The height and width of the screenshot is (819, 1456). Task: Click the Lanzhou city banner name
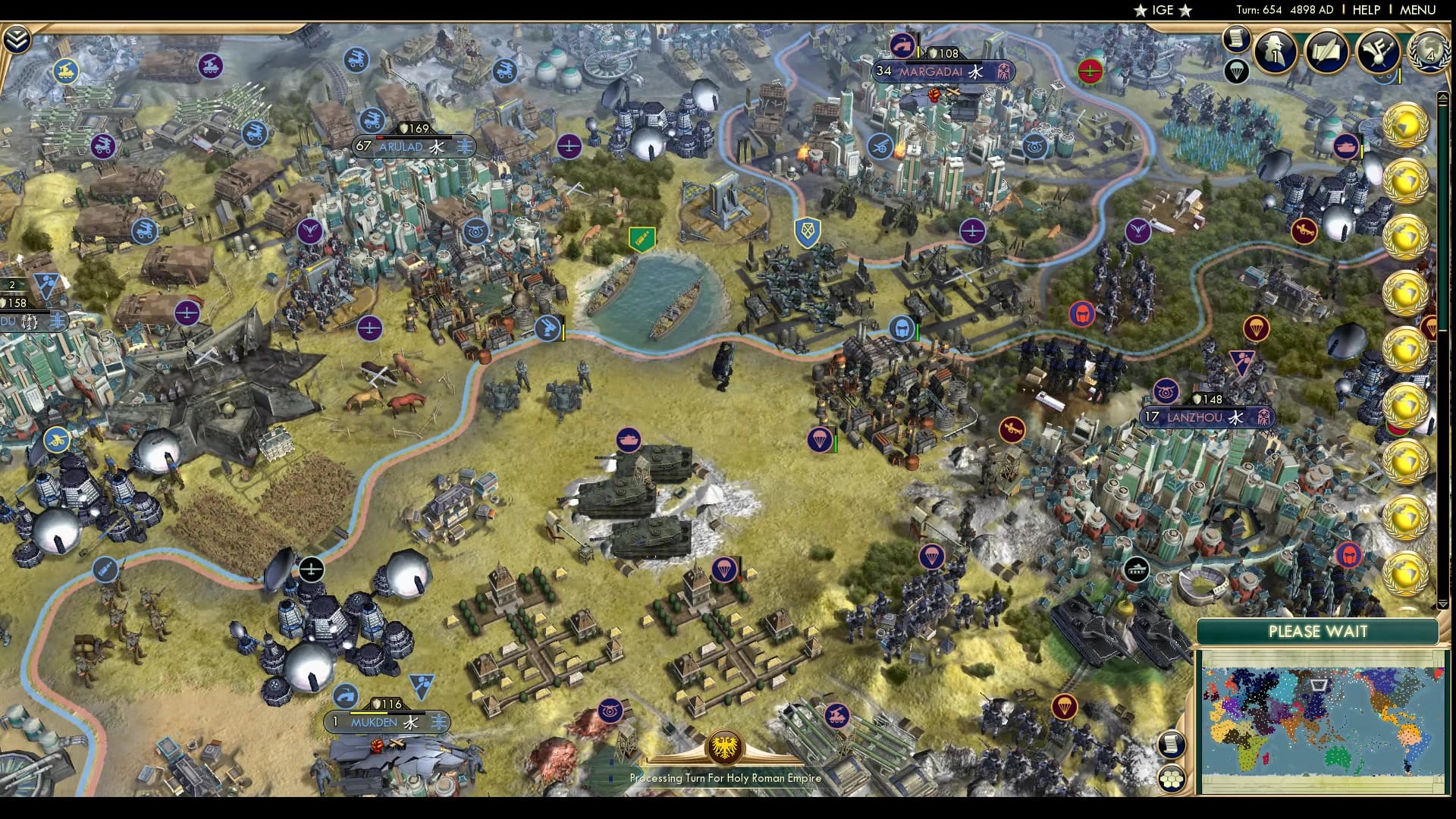(x=1196, y=416)
